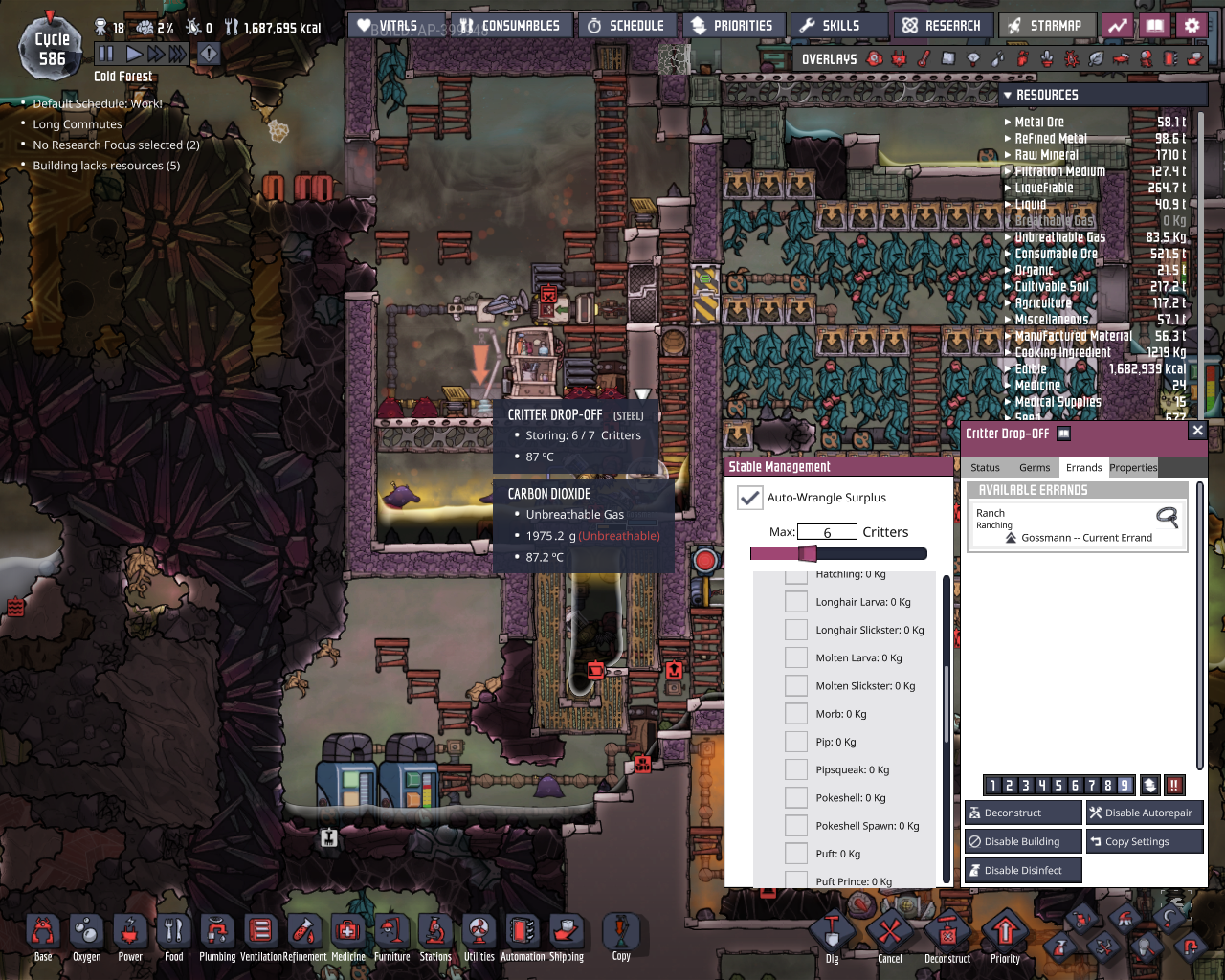Viewport: 1225px width, 980px height.
Task: Expand the Metal Ore resource entry
Action: click(x=1006, y=122)
